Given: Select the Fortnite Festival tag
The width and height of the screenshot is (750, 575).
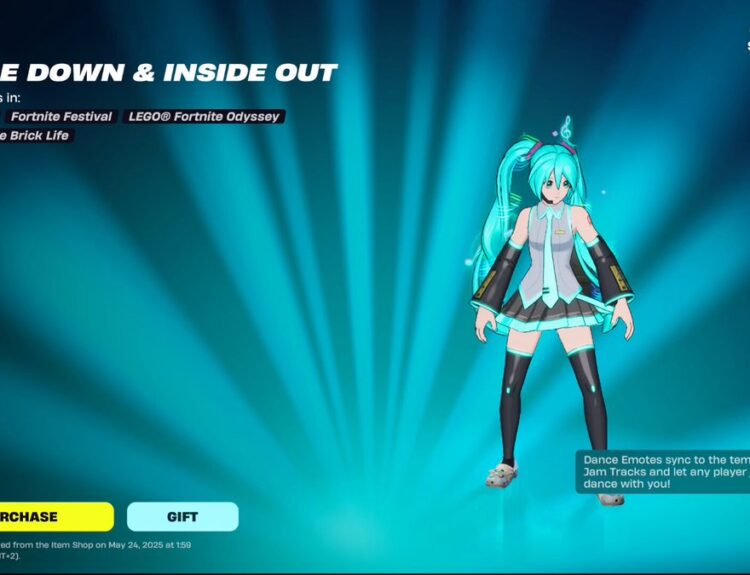Looking at the screenshot, I should click(x=62, y=117).
